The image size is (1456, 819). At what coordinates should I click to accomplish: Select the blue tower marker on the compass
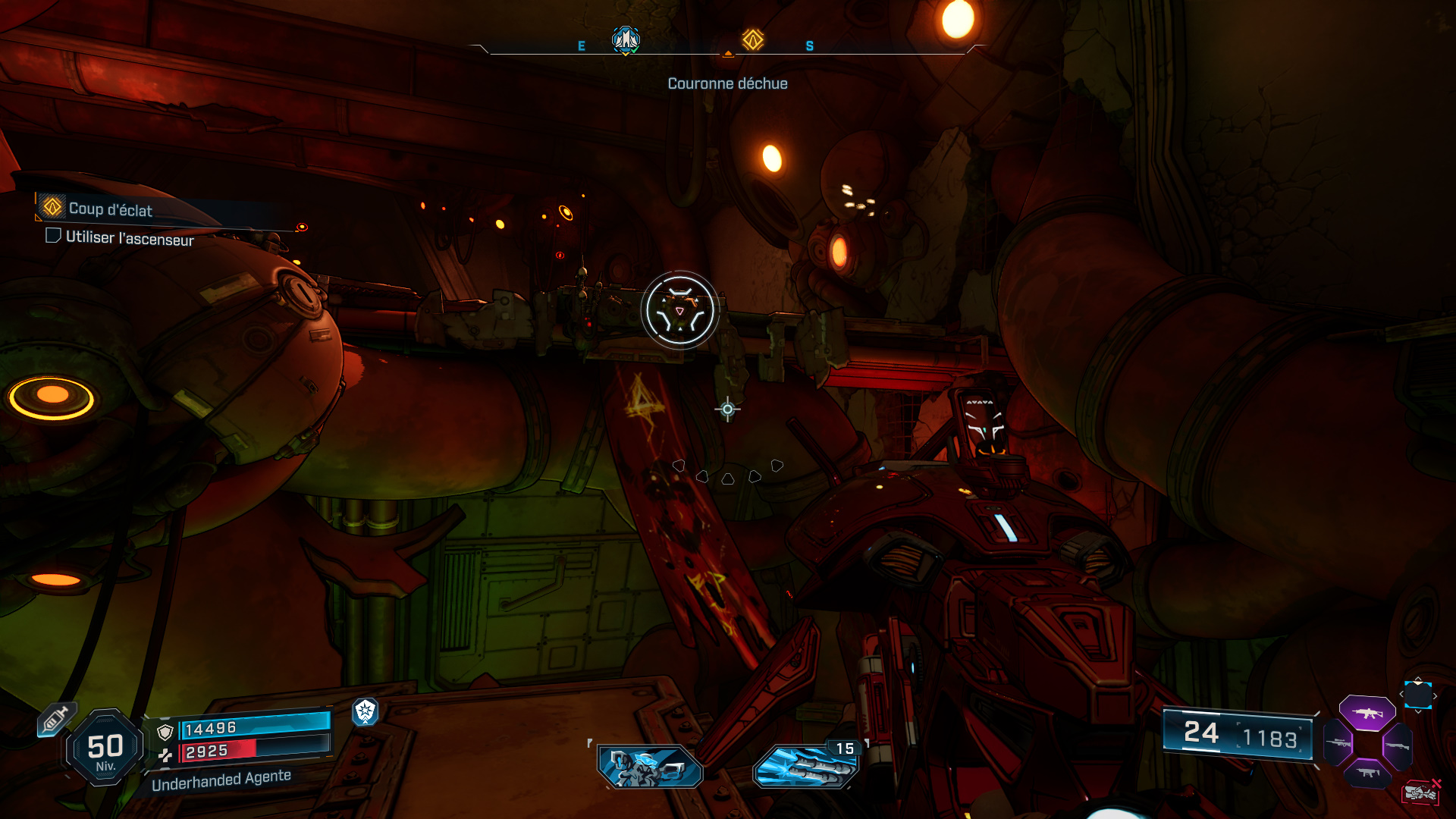click(x=626, y=39)
